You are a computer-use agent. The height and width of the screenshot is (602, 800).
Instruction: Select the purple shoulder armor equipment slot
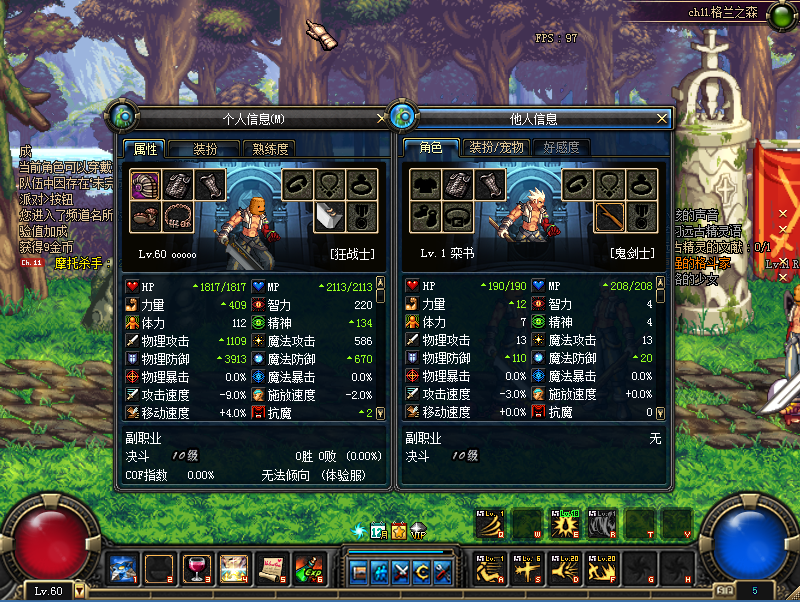[x=146, y=184]
